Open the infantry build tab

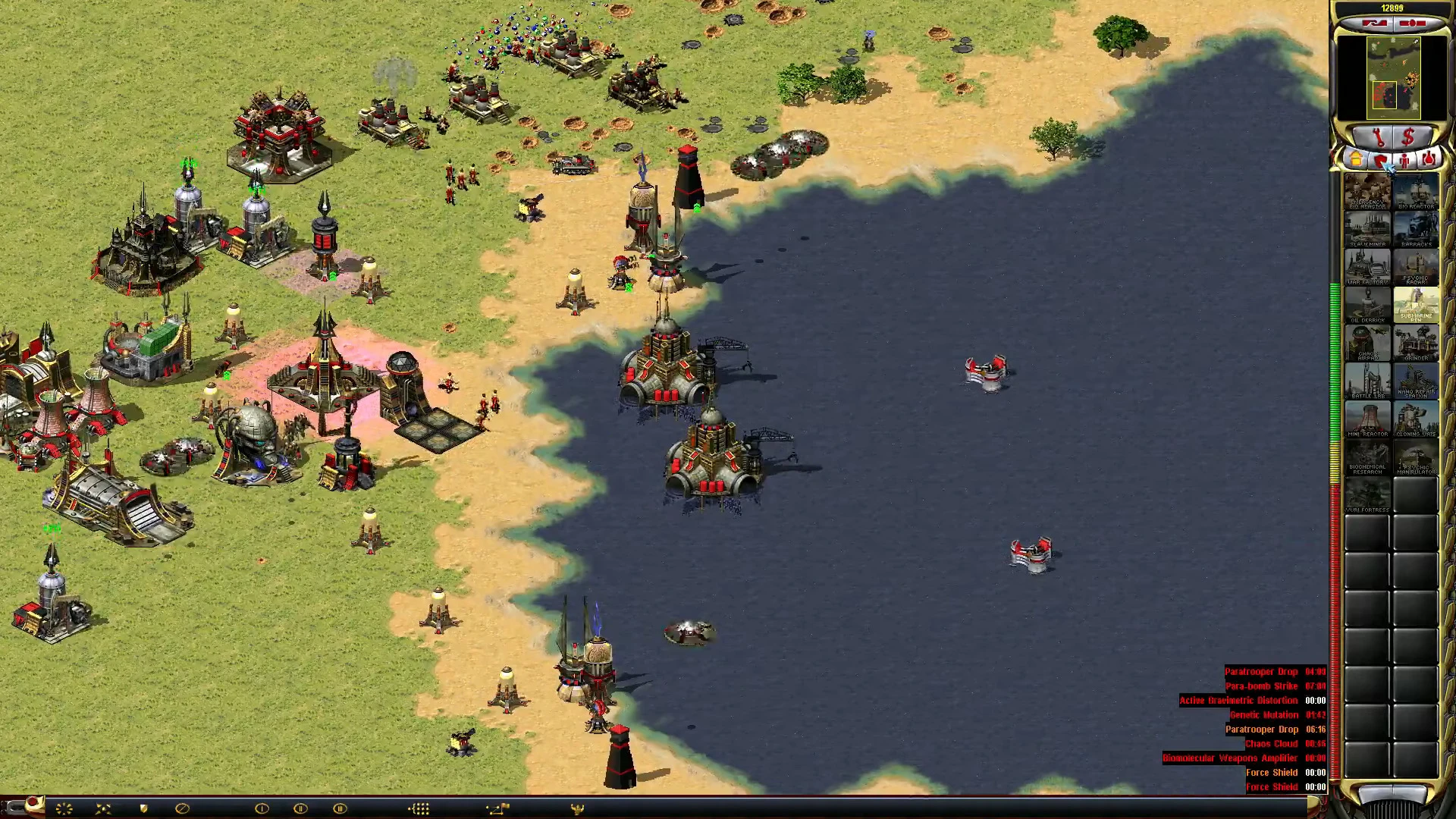coord(1404,161)
